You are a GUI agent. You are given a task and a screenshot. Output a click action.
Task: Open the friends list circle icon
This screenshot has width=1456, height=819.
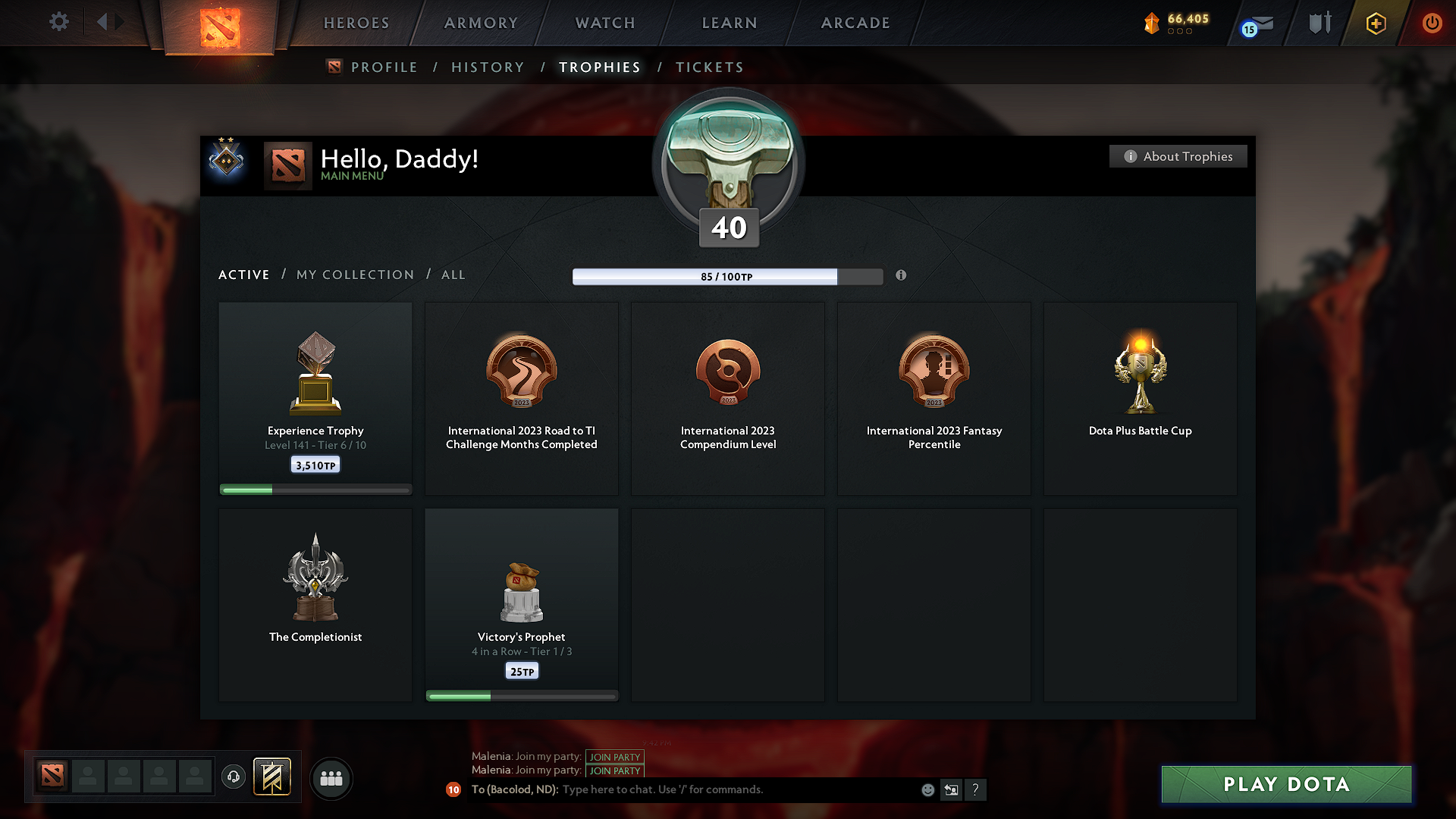pyautogui.click(x=331, y=778)
